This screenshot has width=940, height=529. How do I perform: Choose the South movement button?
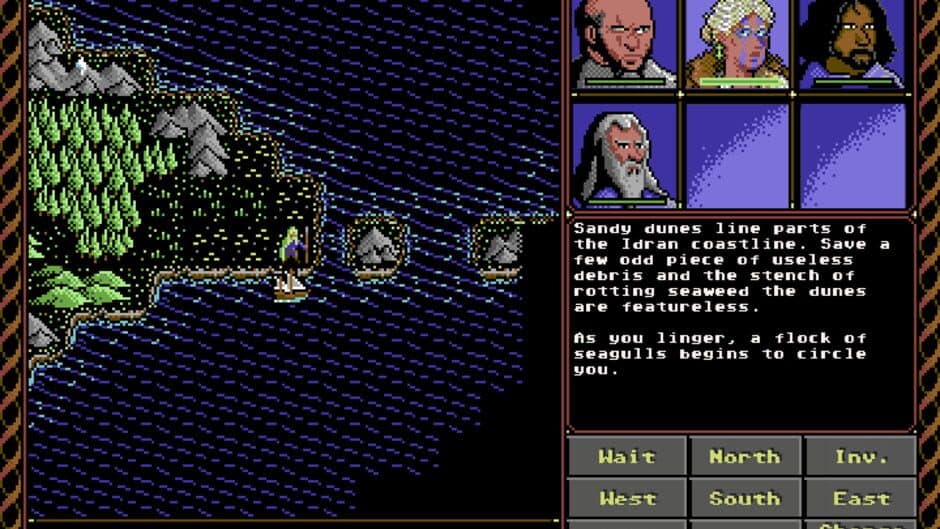(744, 497)
